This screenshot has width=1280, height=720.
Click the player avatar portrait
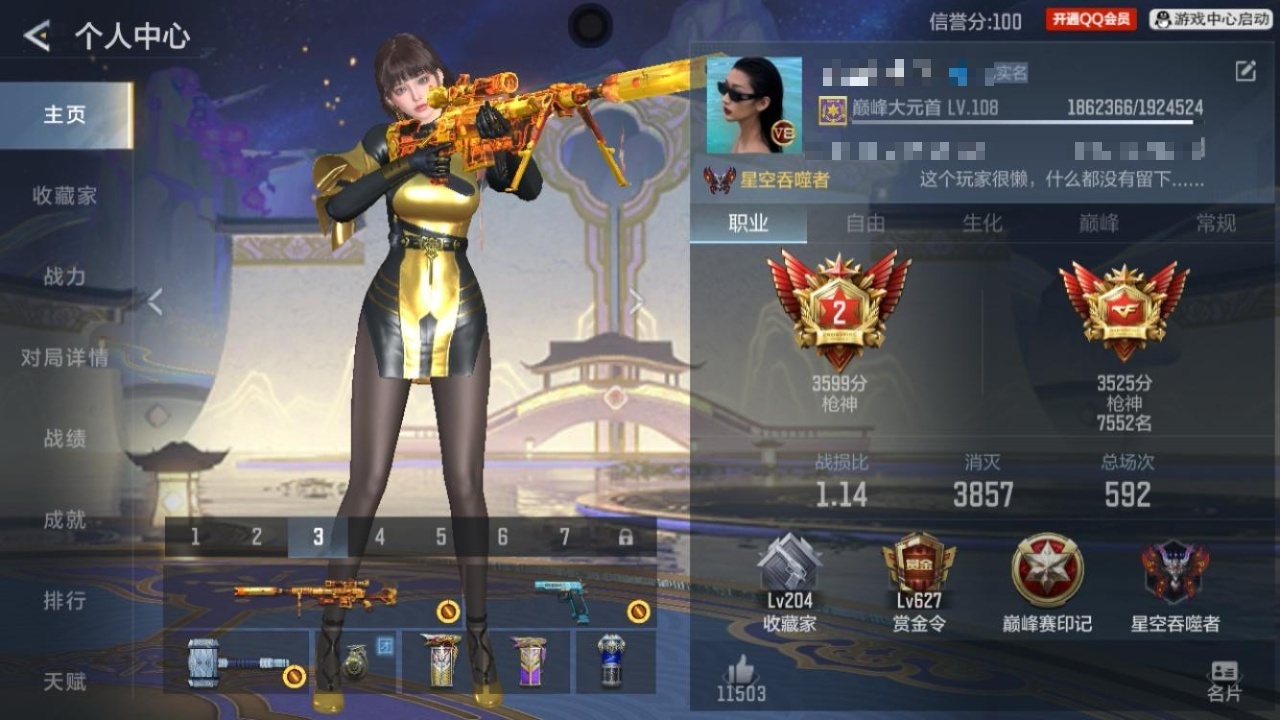[754, 105]
